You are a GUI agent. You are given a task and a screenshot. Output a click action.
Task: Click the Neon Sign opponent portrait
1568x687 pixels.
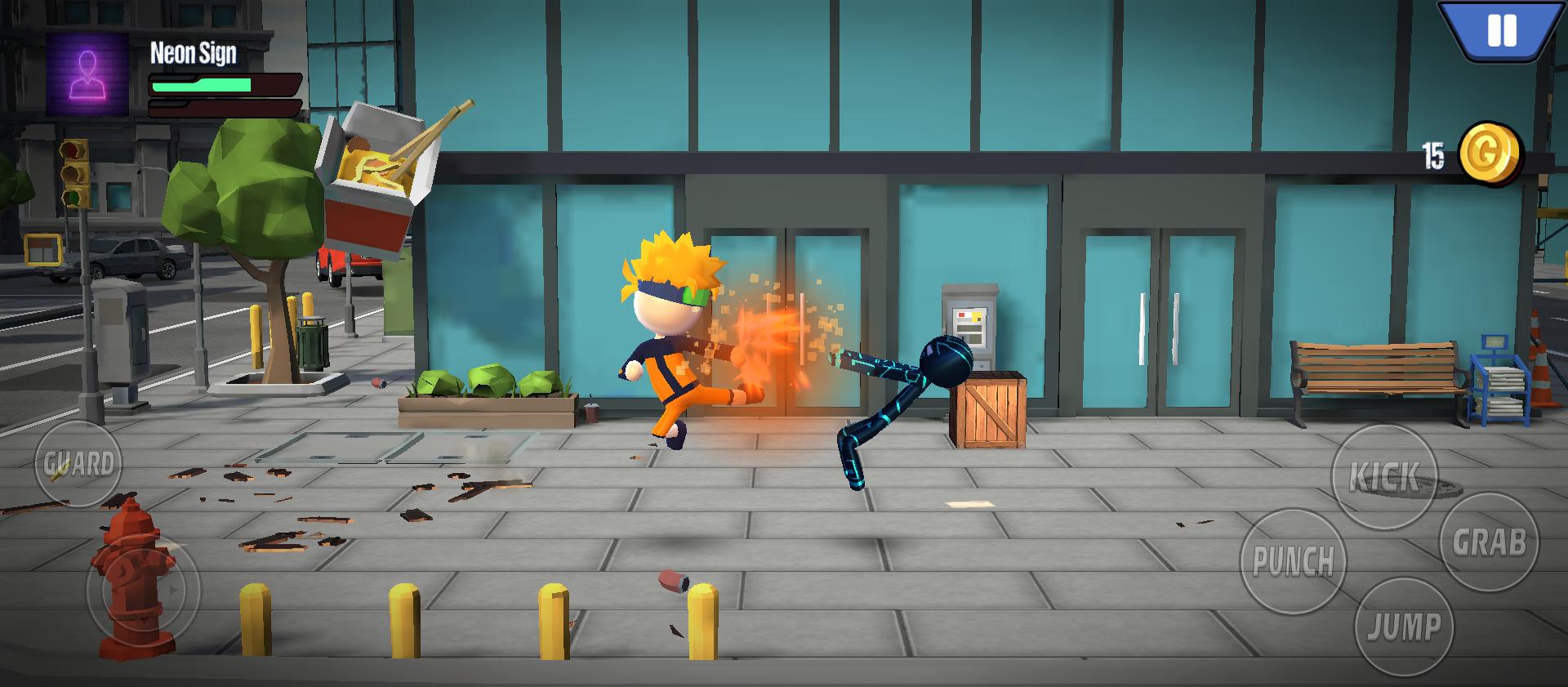point(87,74)
